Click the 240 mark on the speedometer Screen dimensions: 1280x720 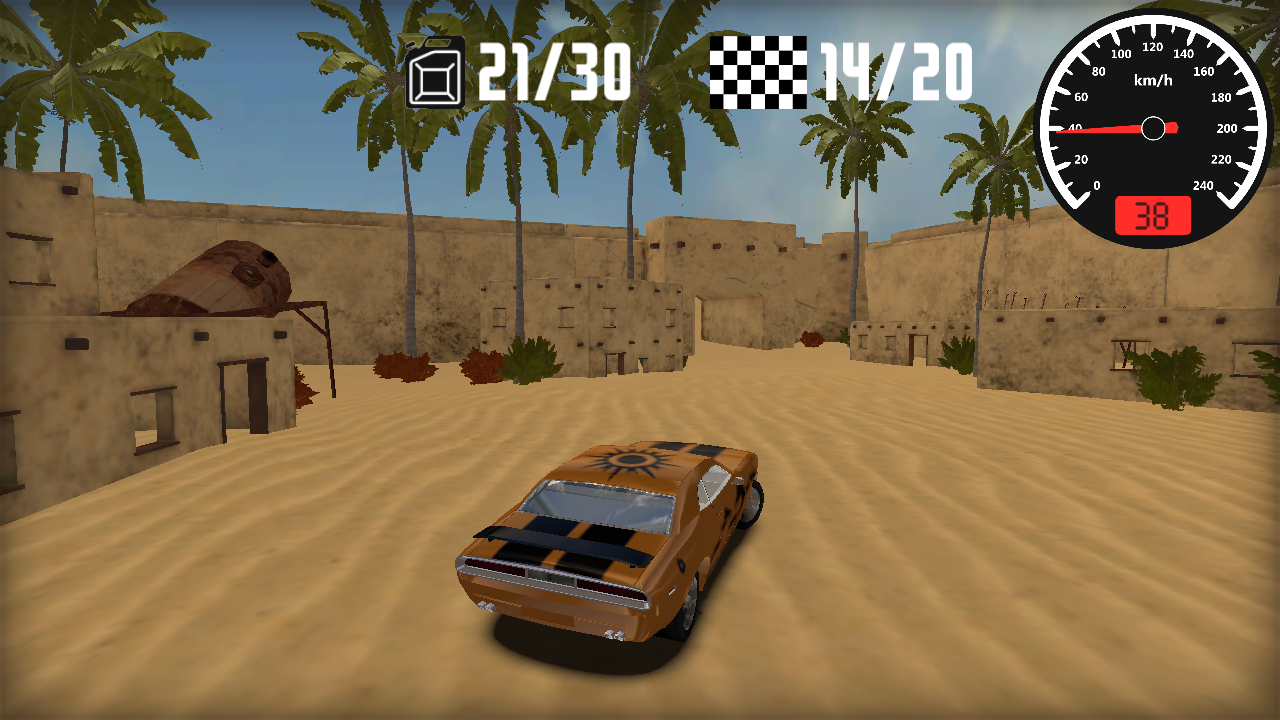[1204, 185]
